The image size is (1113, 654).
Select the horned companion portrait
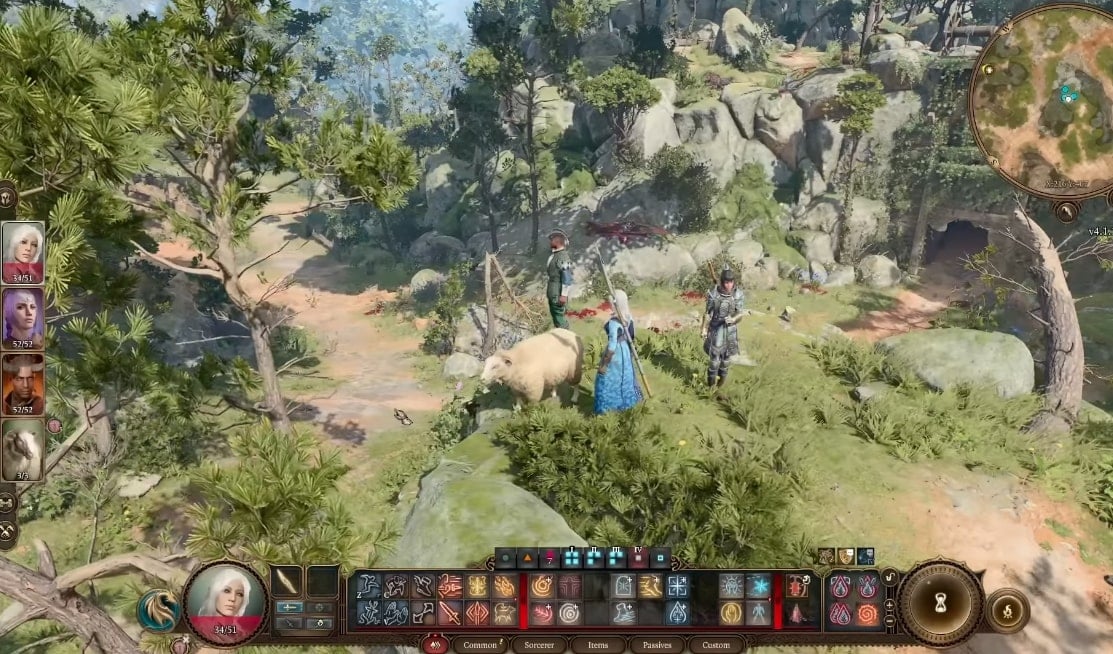coord(22,383)
